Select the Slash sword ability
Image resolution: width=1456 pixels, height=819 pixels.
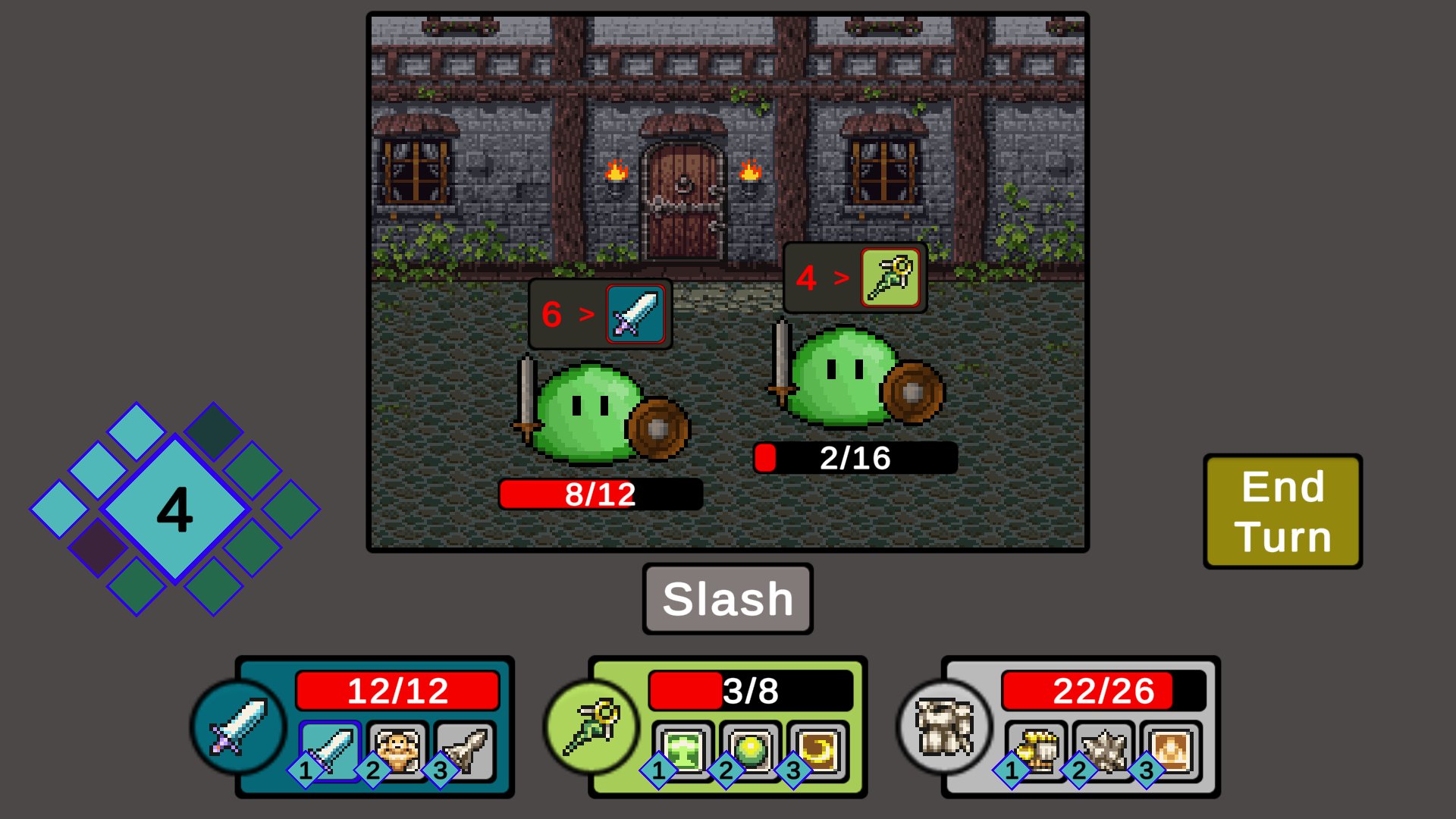pyautogui.click(x=331, y=750)
